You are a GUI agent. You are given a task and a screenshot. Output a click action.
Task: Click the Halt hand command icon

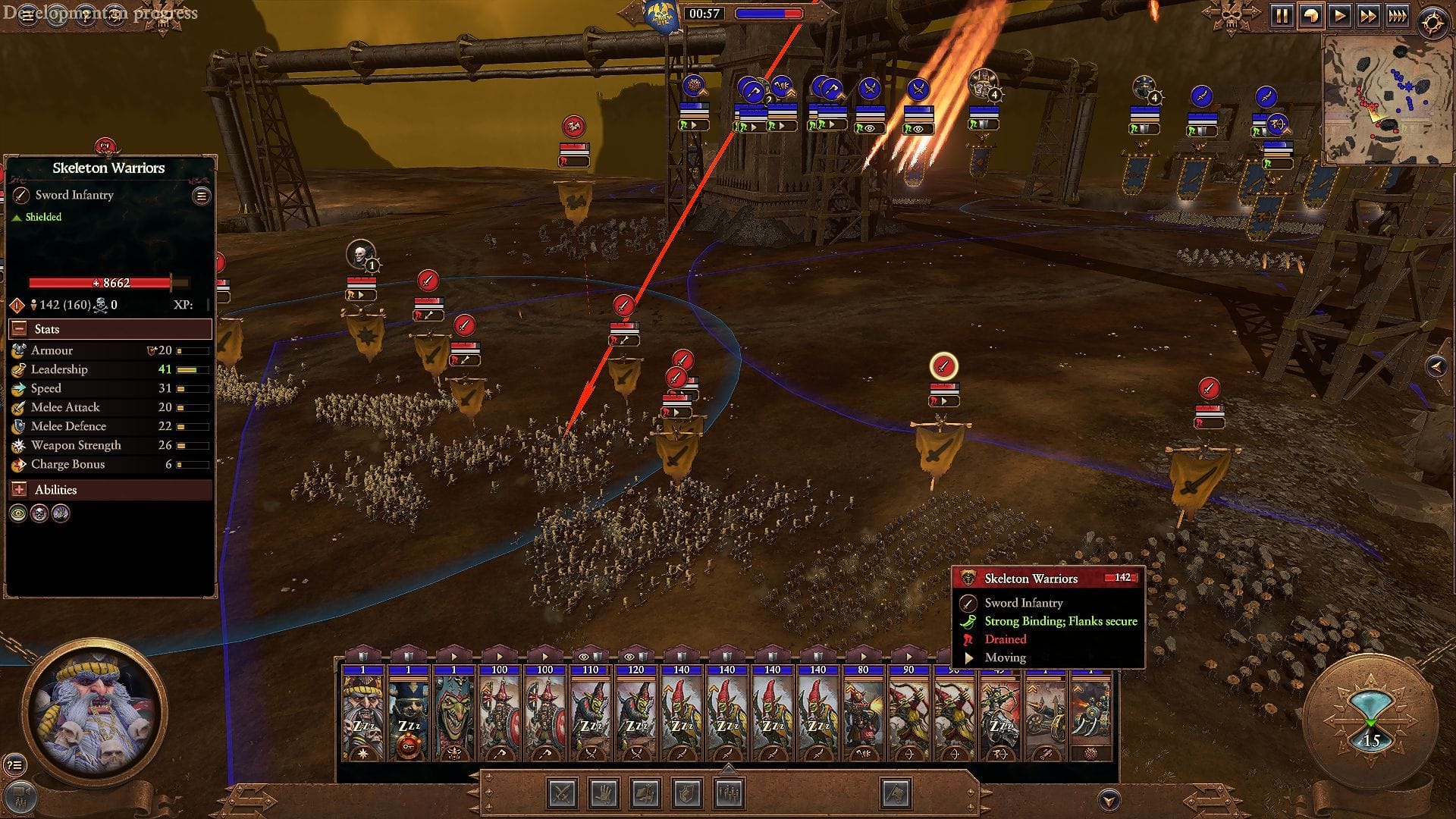(x=604, y=794)
